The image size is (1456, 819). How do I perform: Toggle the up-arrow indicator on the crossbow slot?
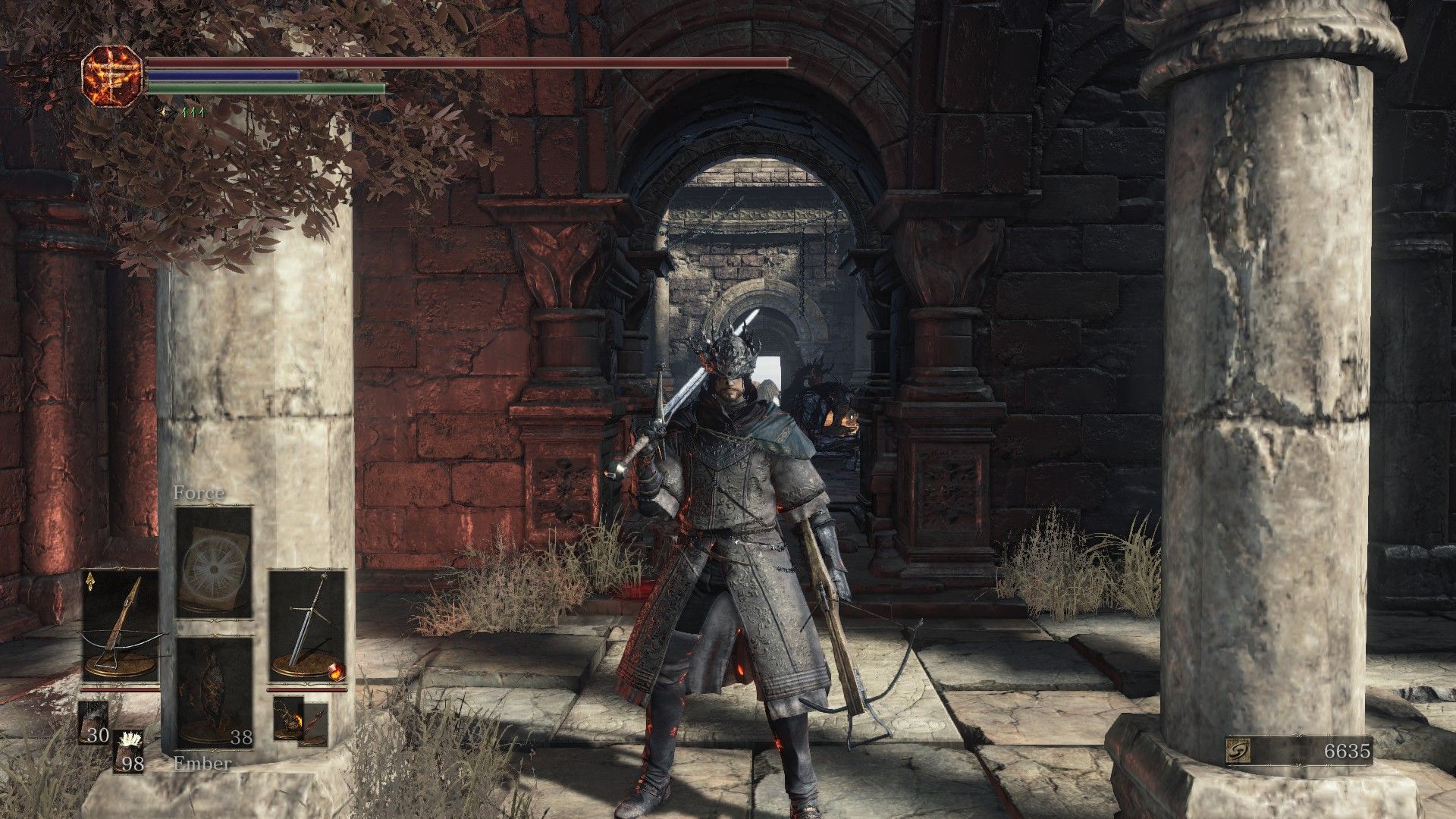90,582
